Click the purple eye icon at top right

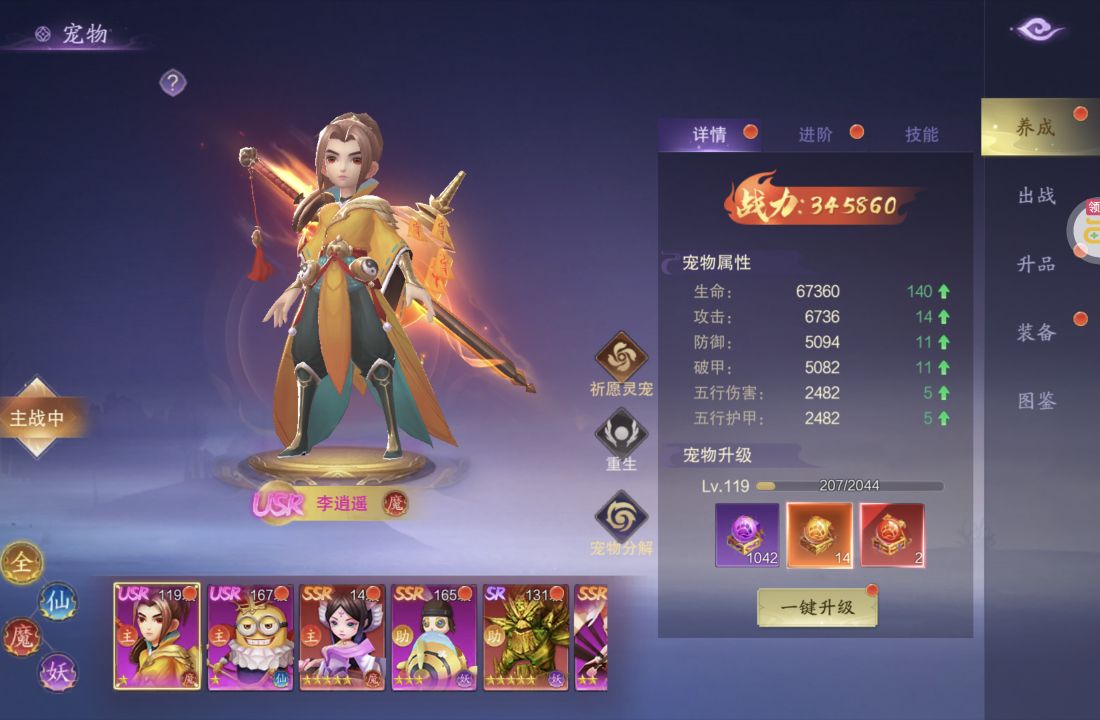(1040, 30)
